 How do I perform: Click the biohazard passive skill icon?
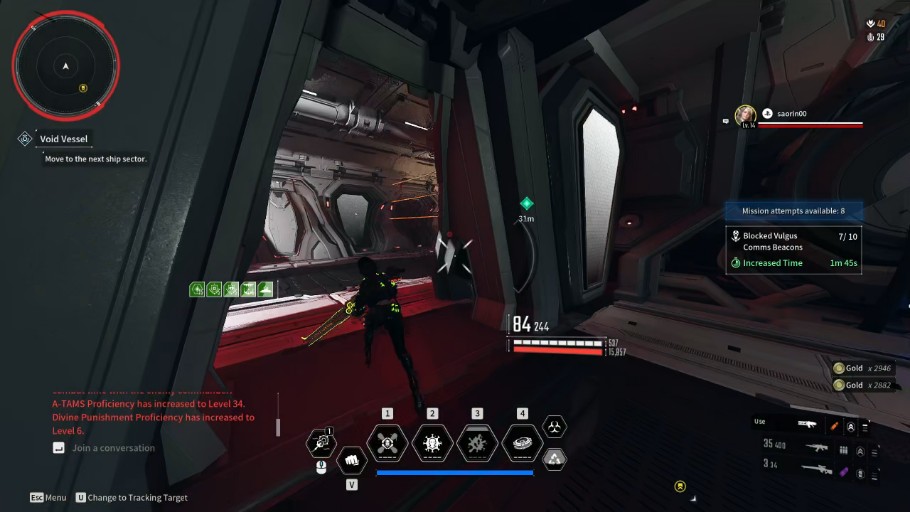[554, 427]
